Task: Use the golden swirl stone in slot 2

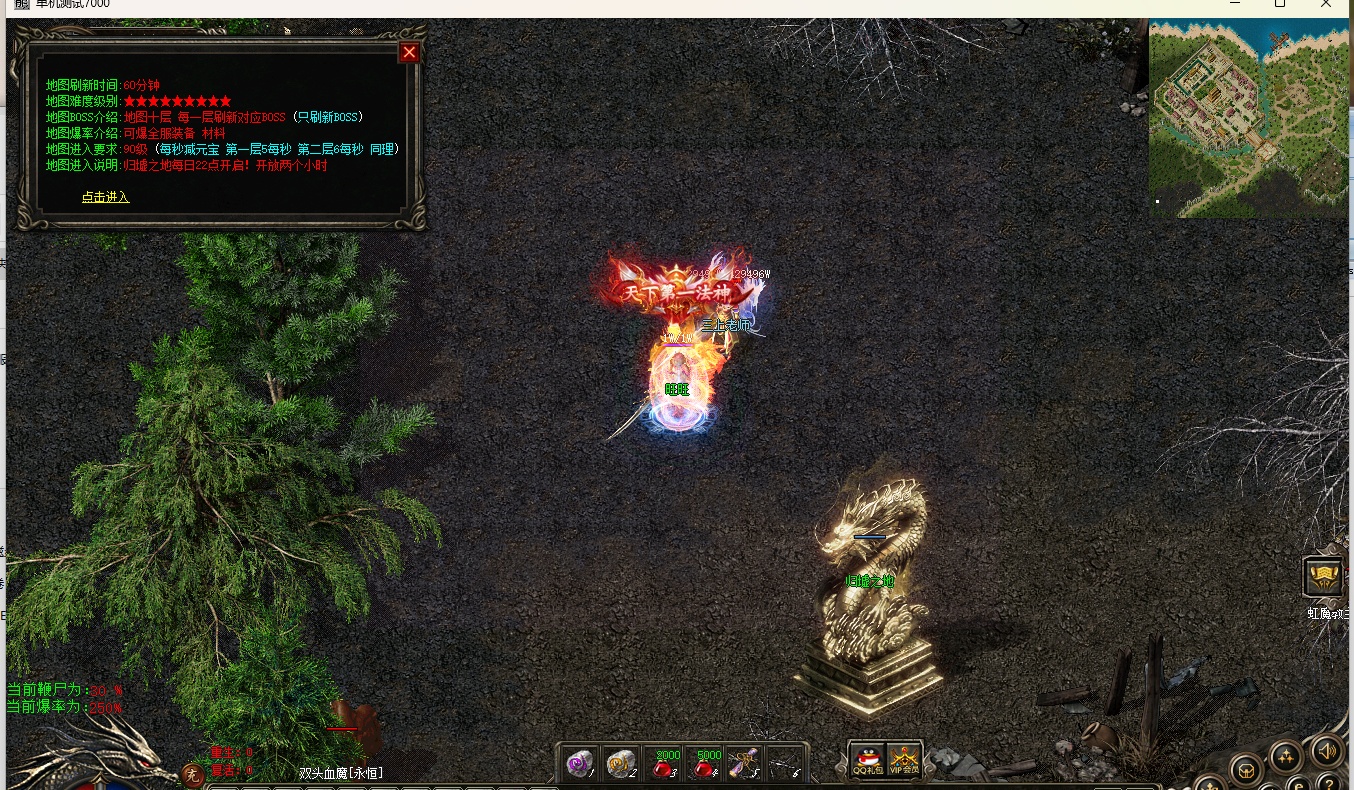Action: [621, 764]
